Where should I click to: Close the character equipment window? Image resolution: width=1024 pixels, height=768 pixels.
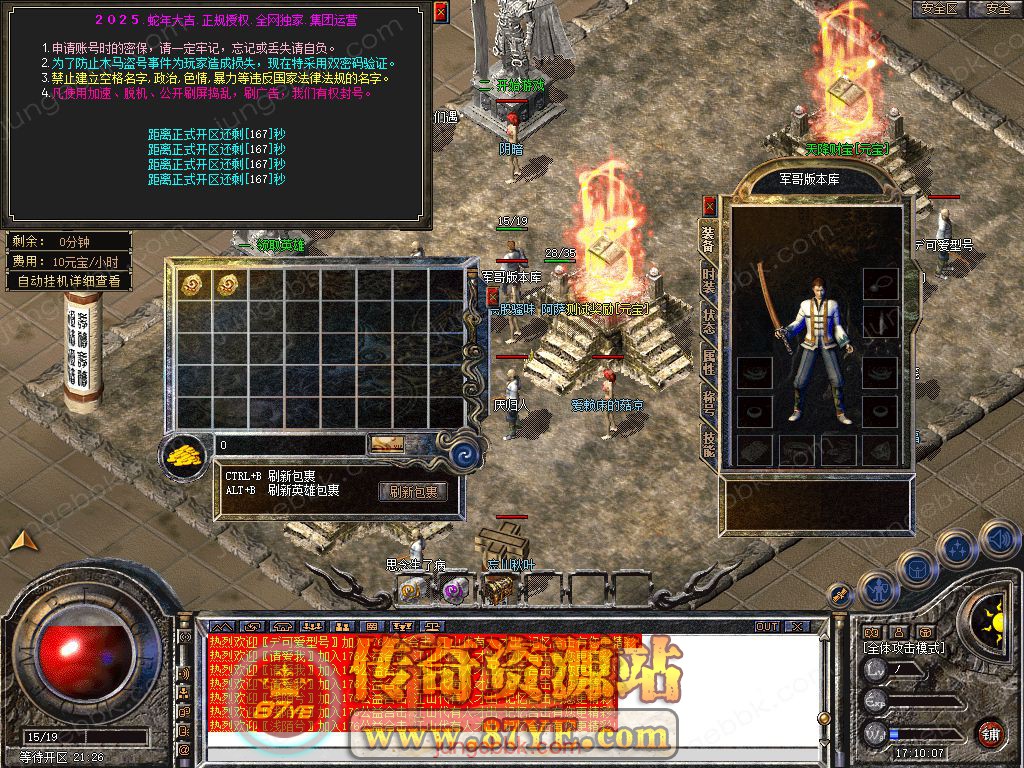pyautogui.click(x=709, y=207)
